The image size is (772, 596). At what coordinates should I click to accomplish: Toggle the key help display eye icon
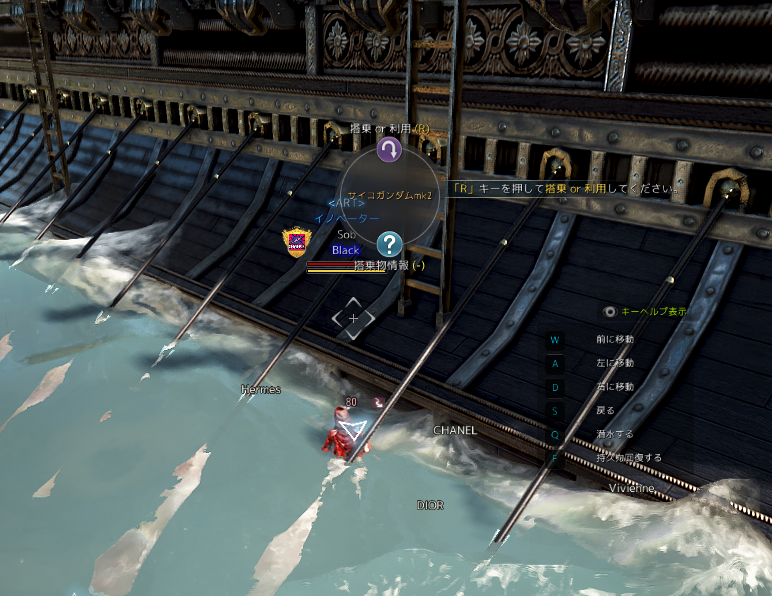(x=610, y=312)
